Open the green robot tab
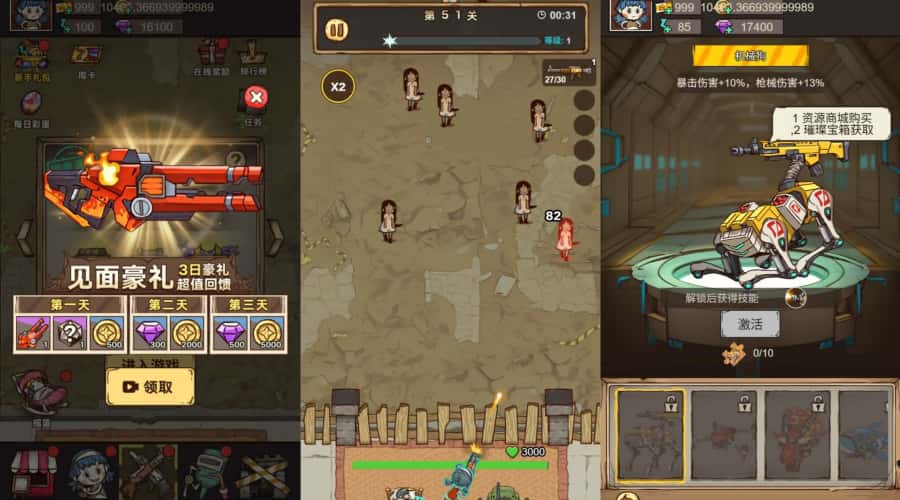This screenshot has width=900, height=500. coord(207,472)
